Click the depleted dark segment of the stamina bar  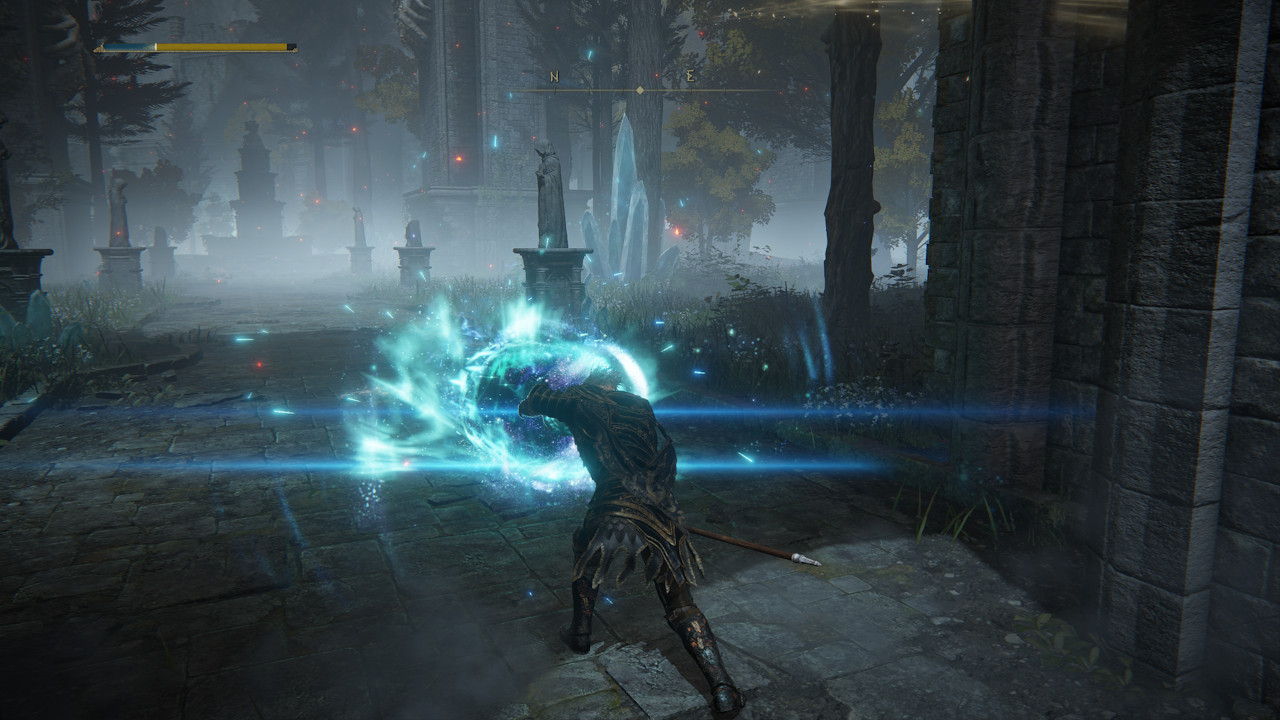(290, 46)
